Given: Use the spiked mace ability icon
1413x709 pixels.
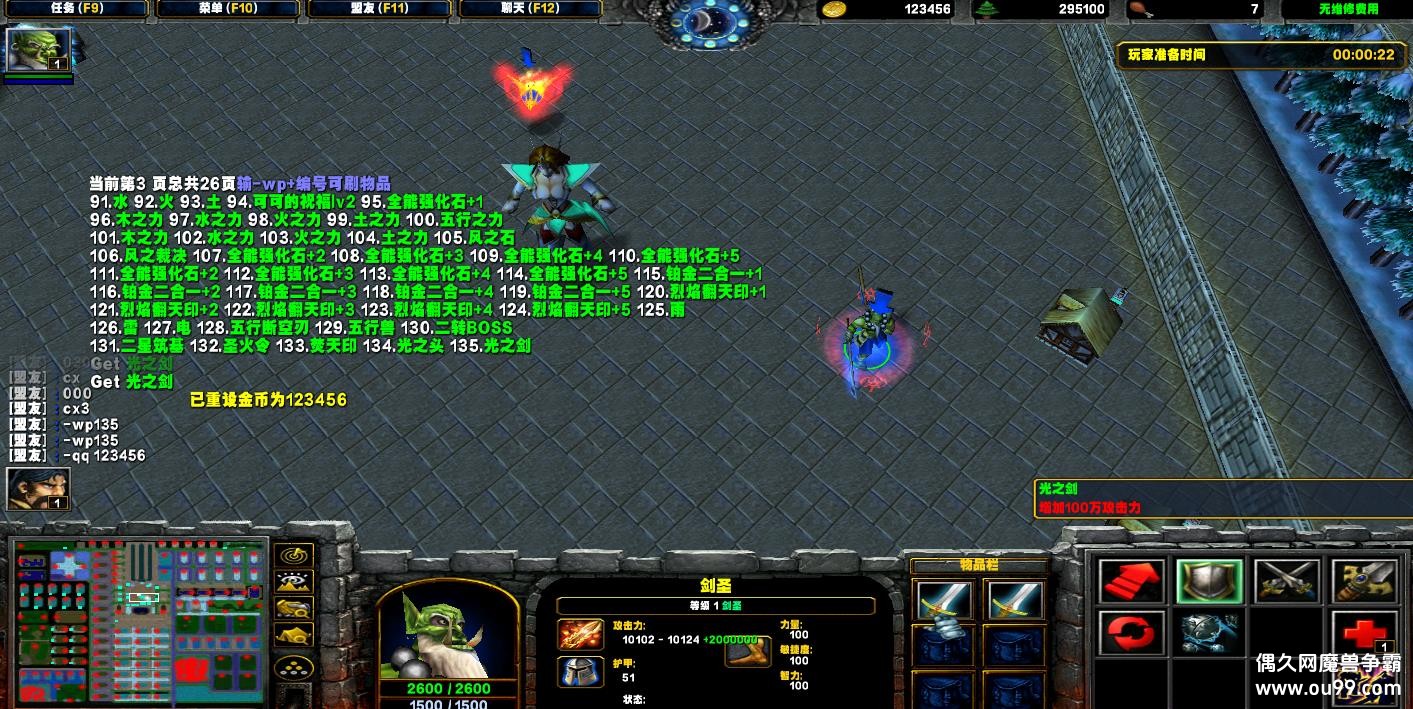Looking at the screenshot, I should (1209, 633).
